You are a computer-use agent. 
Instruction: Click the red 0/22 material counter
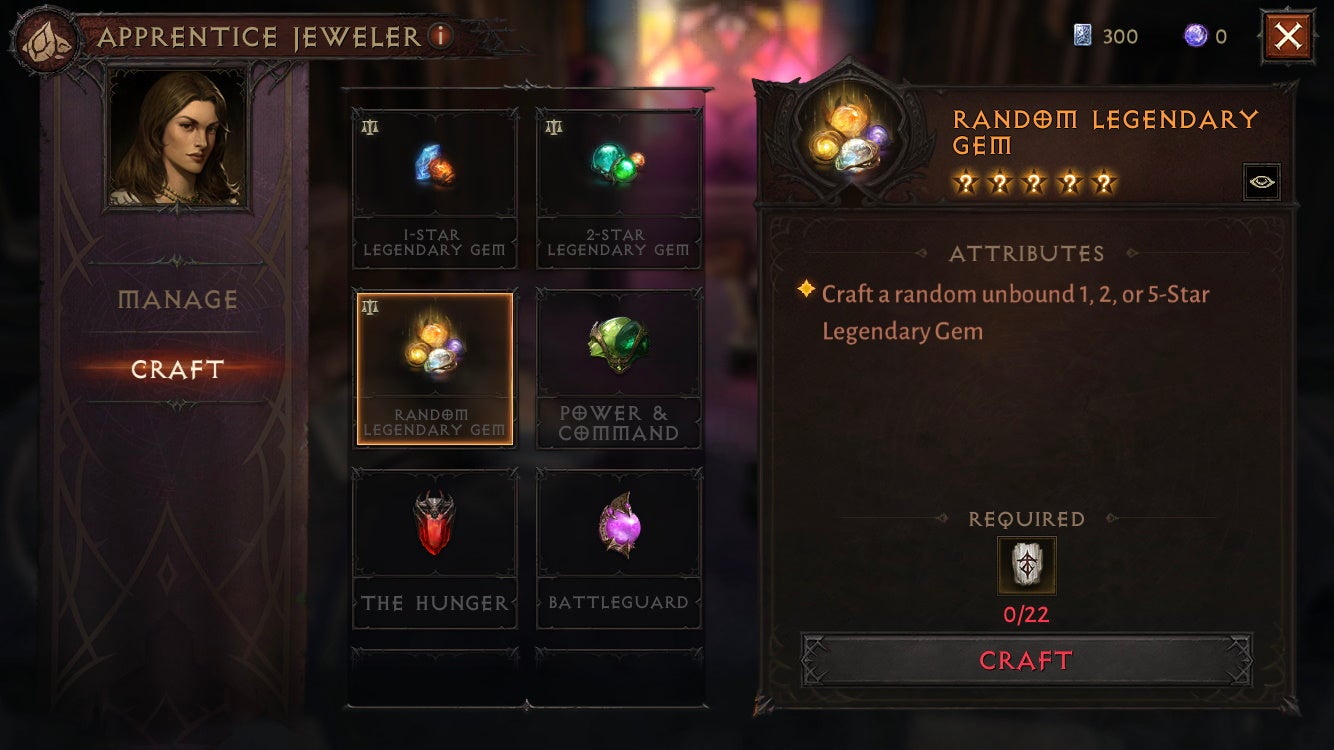pyautogui.click(x=1025, y=613)
